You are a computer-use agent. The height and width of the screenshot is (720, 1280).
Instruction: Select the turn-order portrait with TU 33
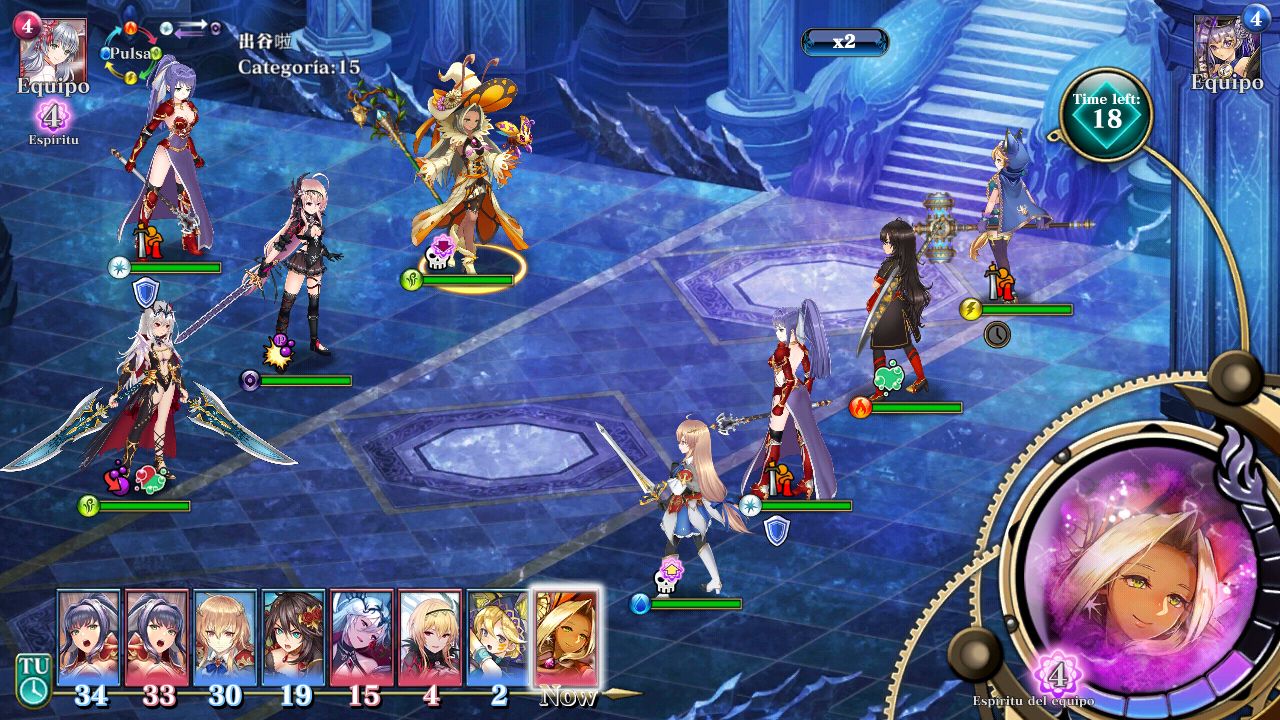pos(157,638)
